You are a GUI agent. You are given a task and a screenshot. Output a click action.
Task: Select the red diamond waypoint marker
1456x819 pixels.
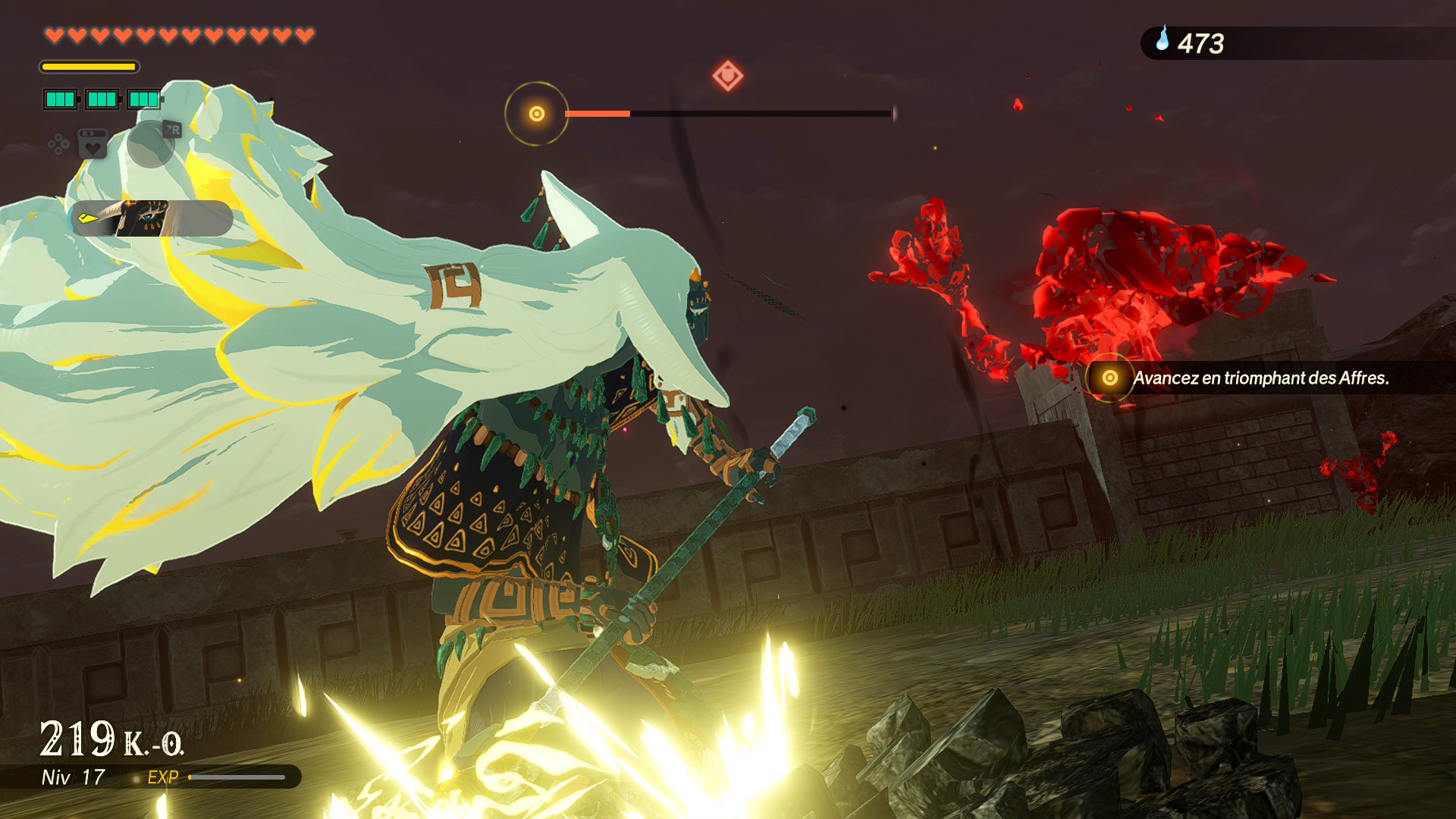pos(727,76)
